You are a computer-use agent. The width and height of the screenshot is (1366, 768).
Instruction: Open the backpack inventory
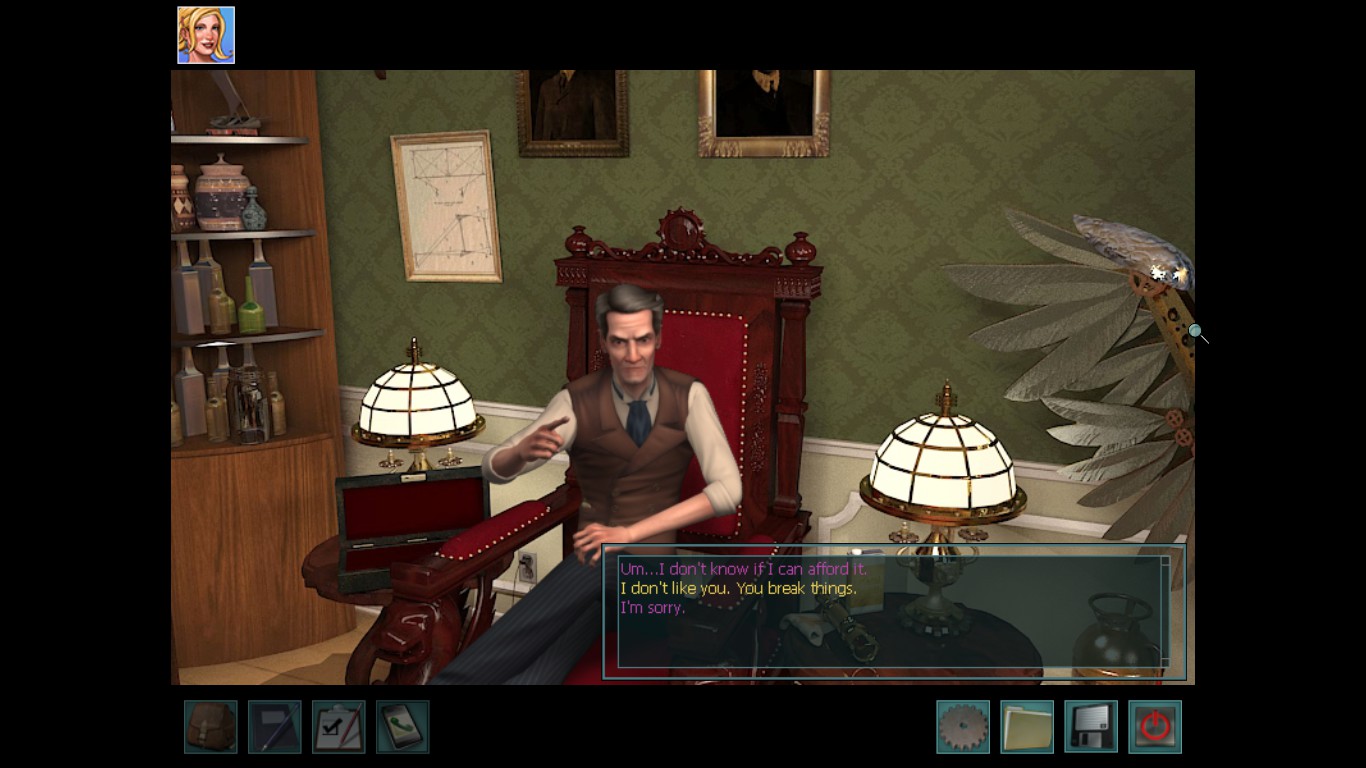[x=211, y=727]
